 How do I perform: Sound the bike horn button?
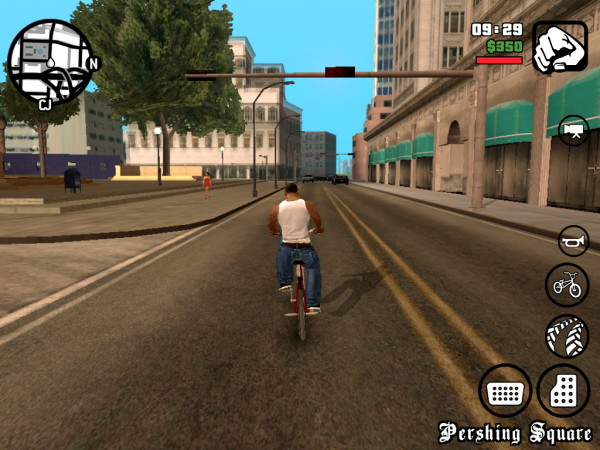(573, 241)
